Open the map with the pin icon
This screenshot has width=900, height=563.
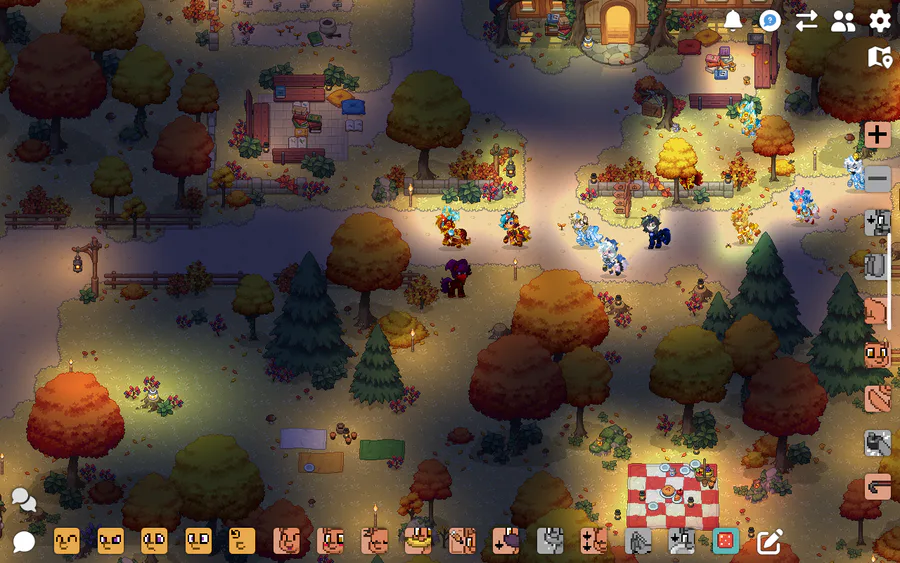point(880,57)
